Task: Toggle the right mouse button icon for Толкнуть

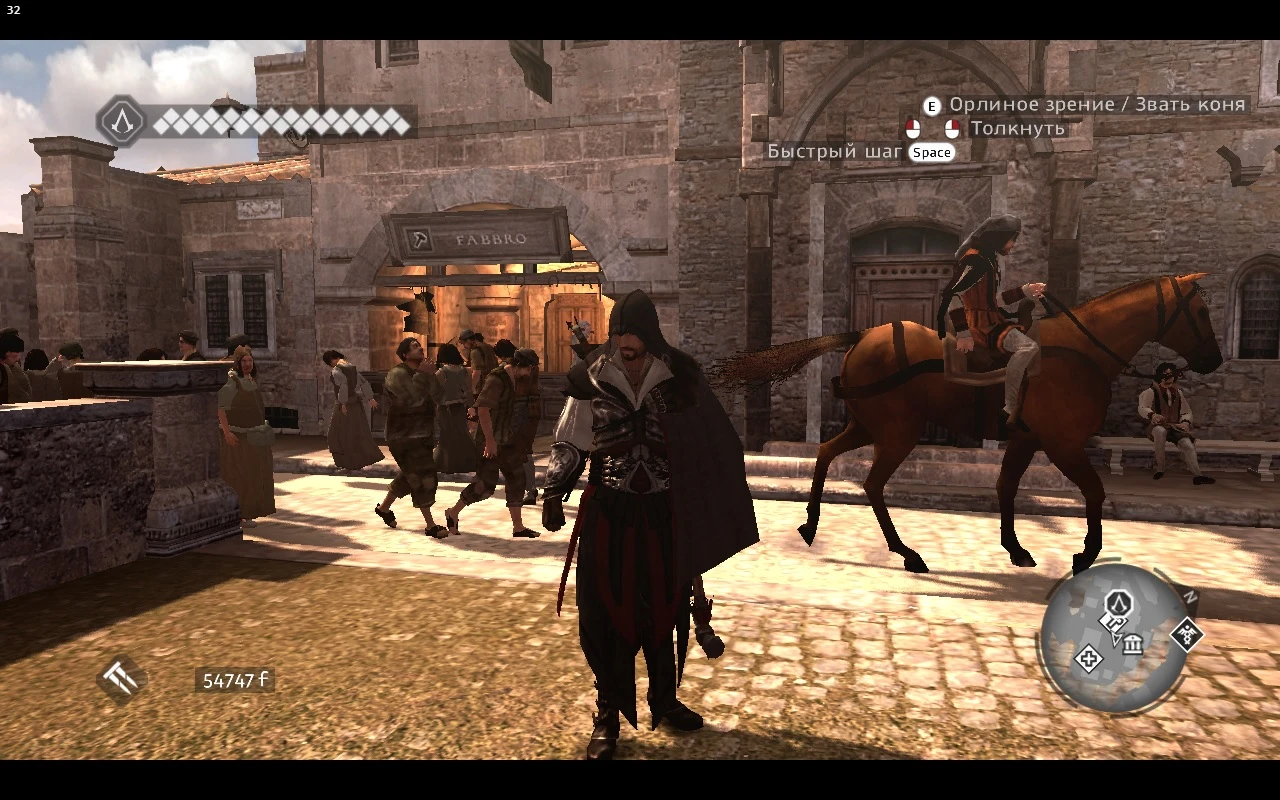Action: point(952,127)
